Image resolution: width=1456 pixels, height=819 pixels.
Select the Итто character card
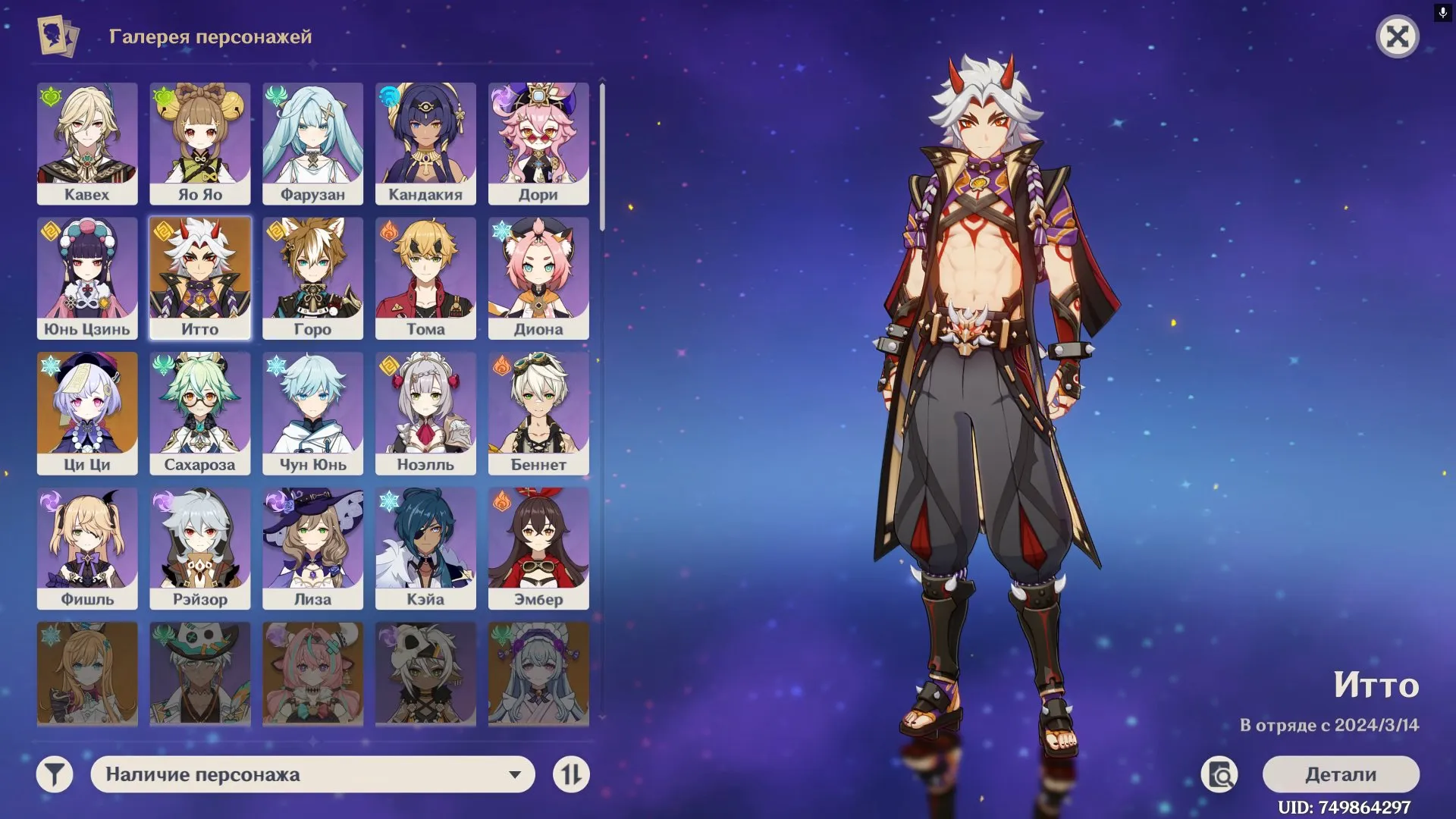pos(199,278)
